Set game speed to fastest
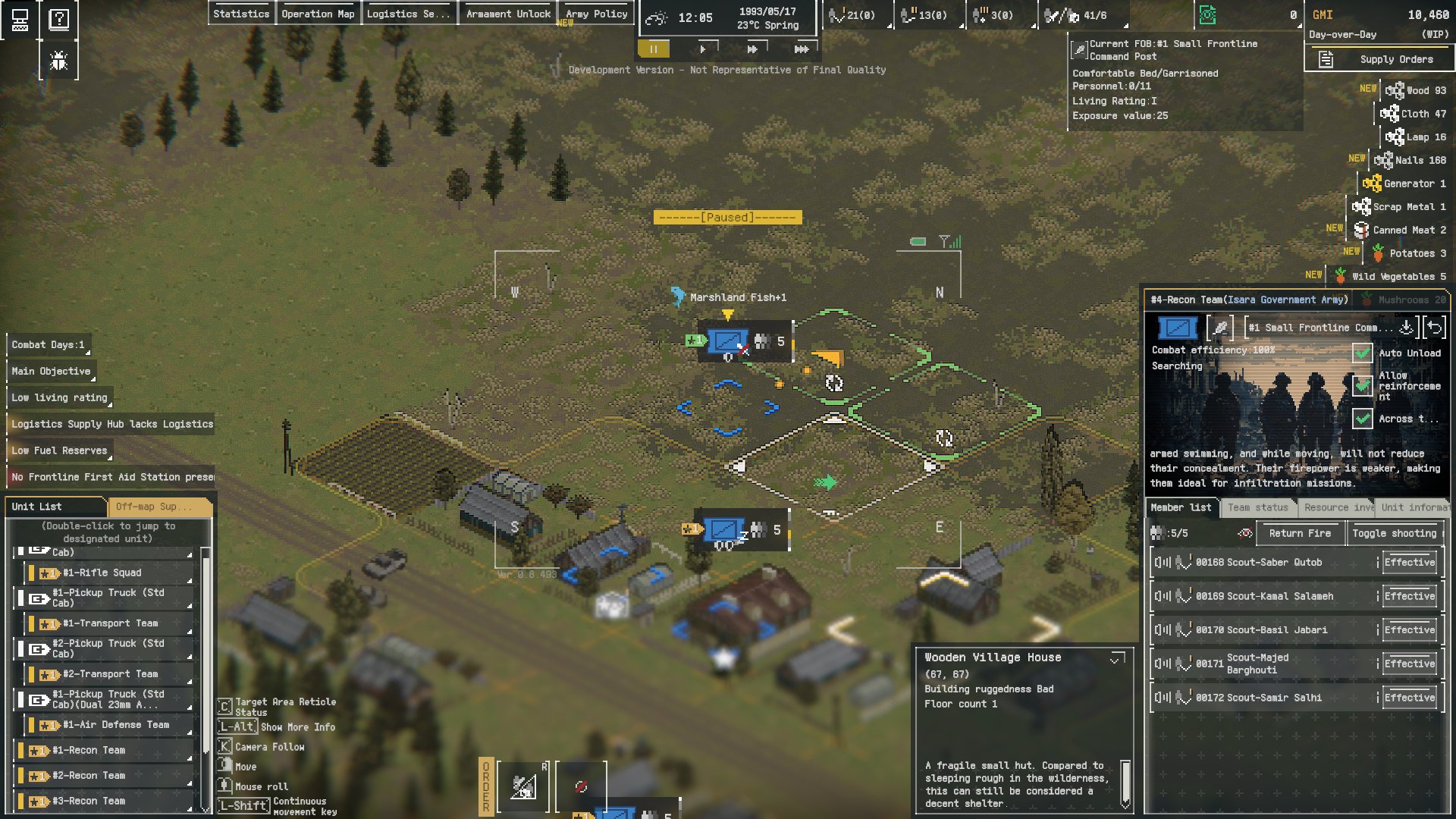Screen dimensions: 1456x819 coord(801,49)
